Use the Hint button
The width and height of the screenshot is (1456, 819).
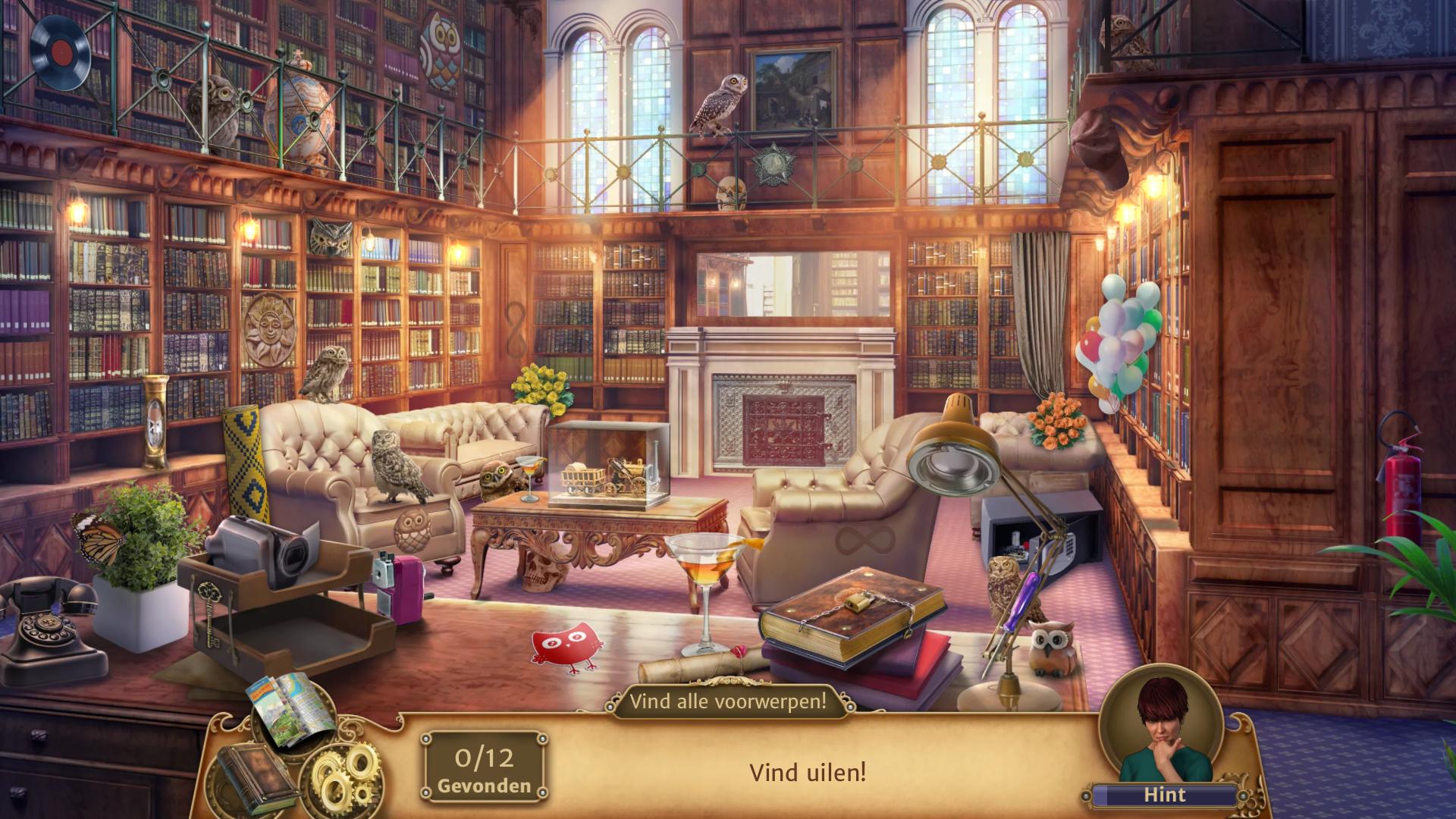1164,795
